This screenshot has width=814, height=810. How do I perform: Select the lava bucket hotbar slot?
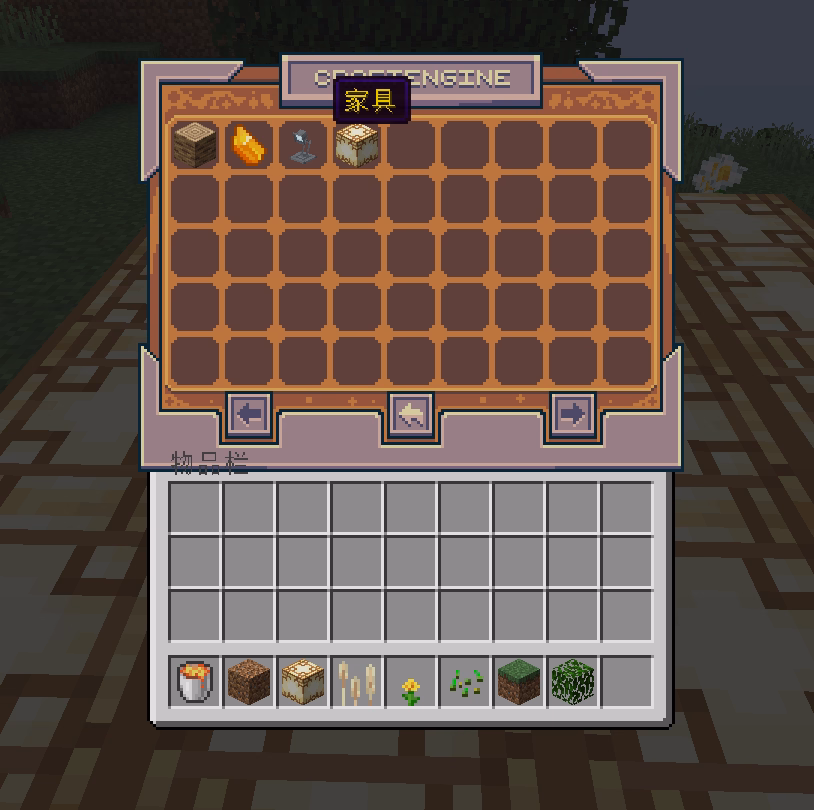194,682
